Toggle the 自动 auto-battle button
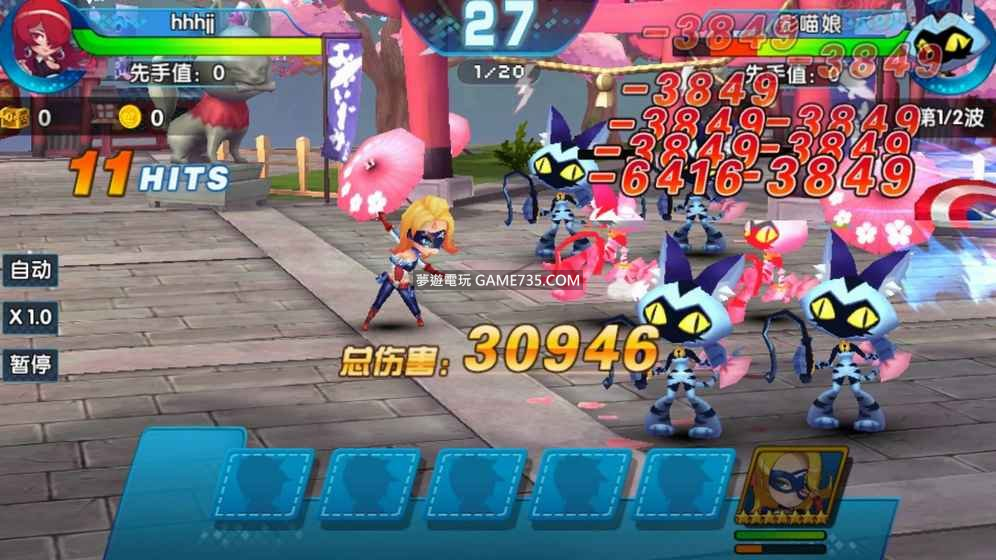 coord(30,270)
